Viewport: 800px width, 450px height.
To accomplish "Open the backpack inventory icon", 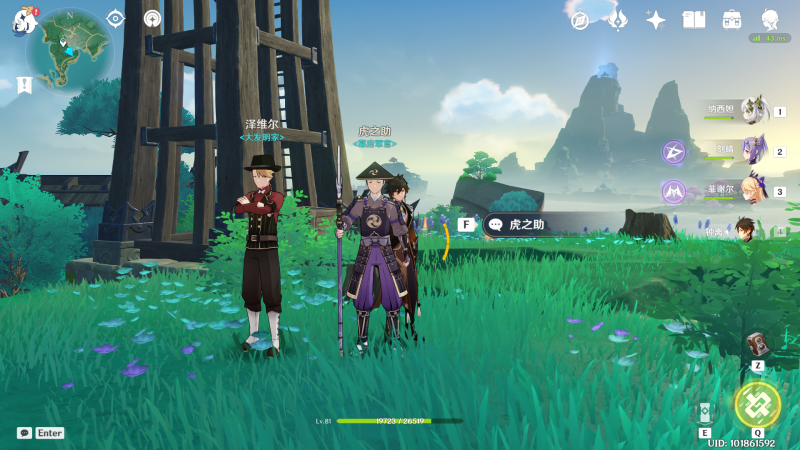I will click(x=732, y=20).
